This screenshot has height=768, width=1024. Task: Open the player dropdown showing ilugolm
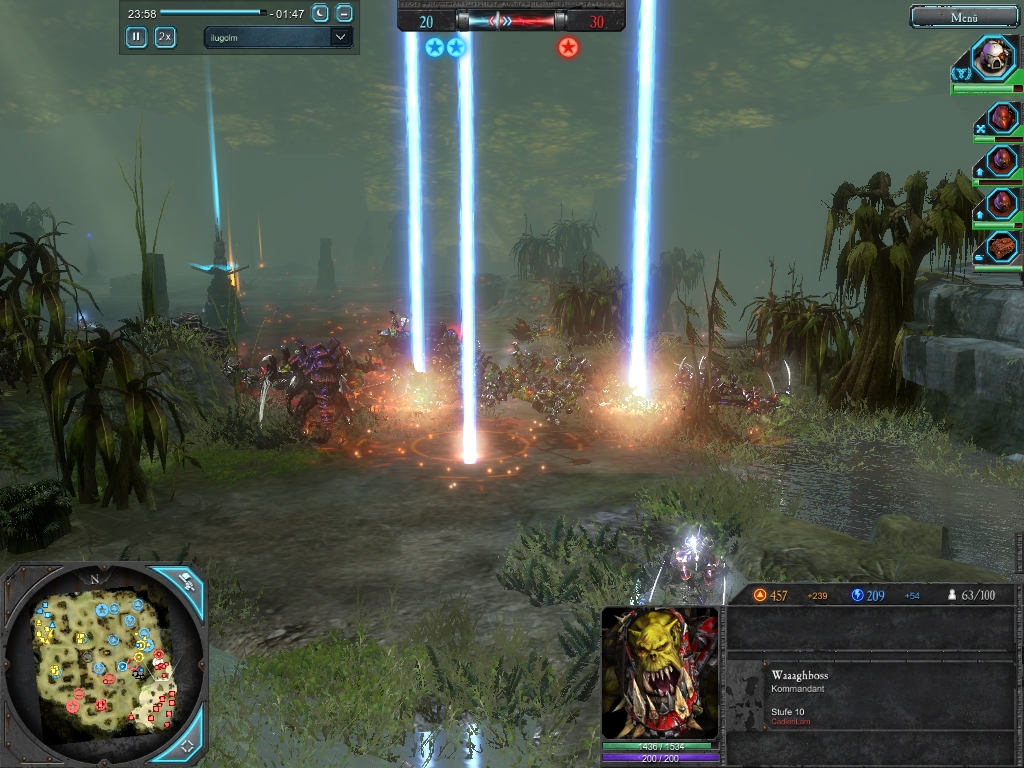pos(278,37)
